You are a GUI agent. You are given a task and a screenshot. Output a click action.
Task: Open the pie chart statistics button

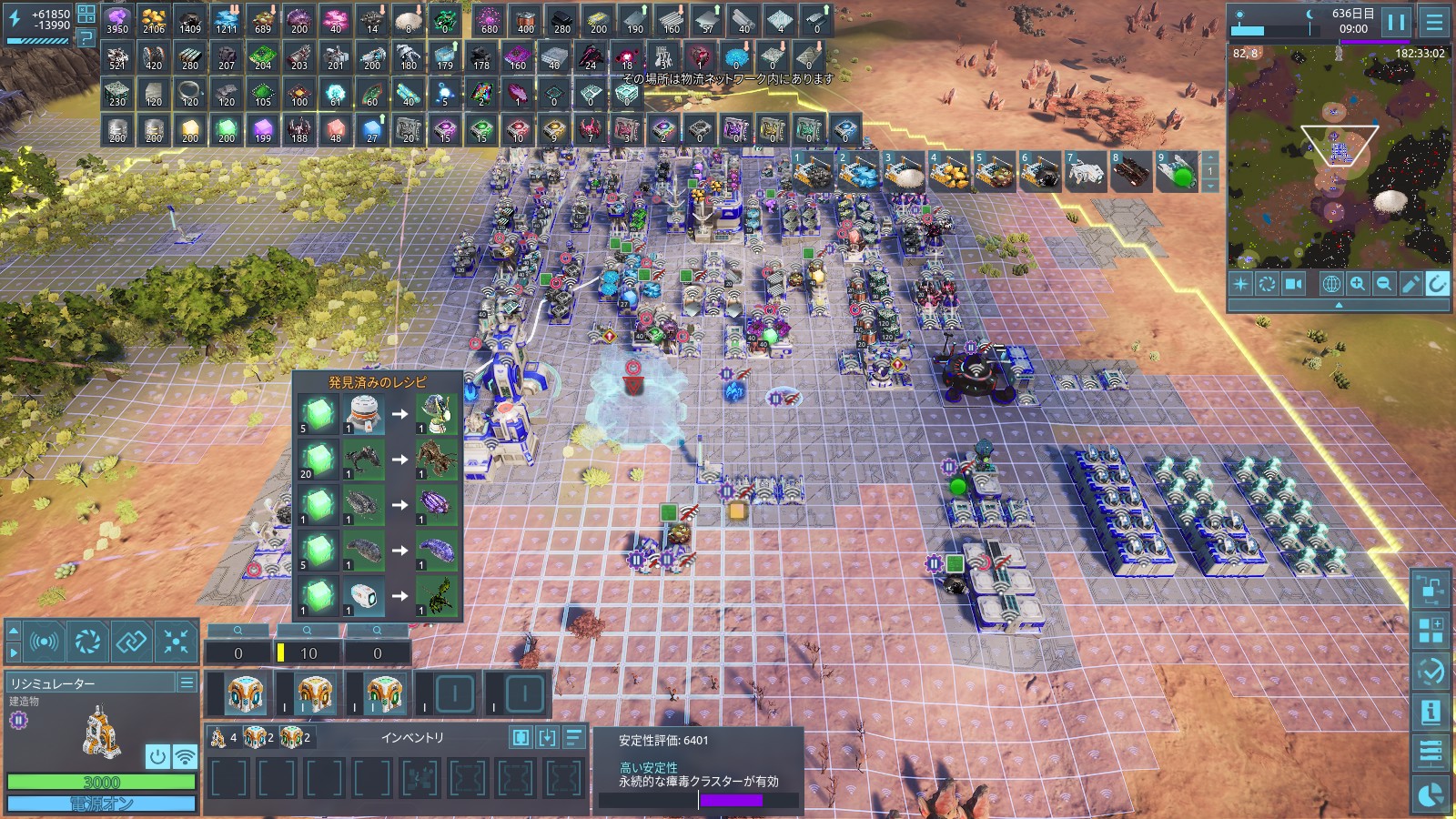1431,794
